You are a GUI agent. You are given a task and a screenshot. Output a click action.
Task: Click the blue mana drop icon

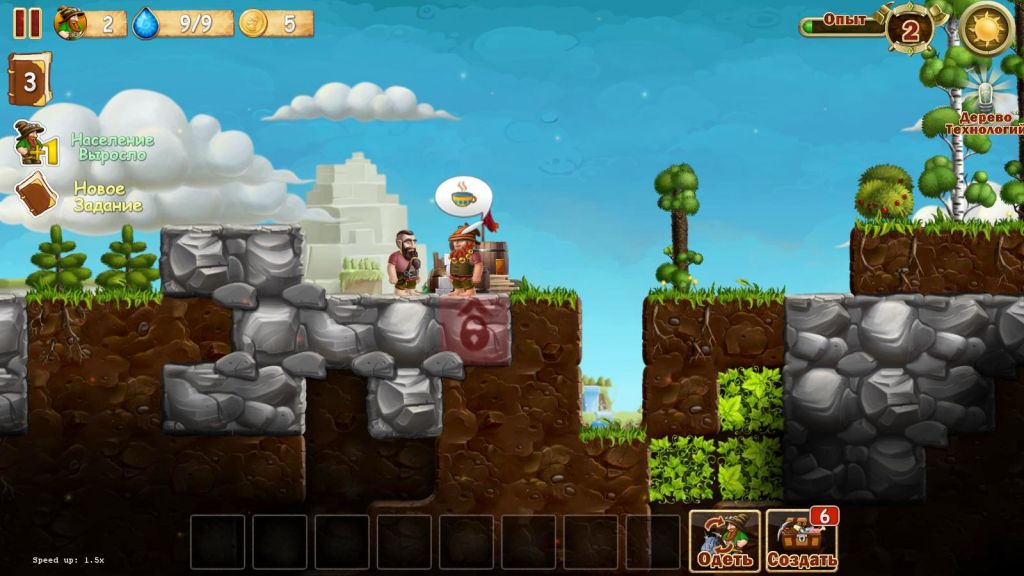147,22
